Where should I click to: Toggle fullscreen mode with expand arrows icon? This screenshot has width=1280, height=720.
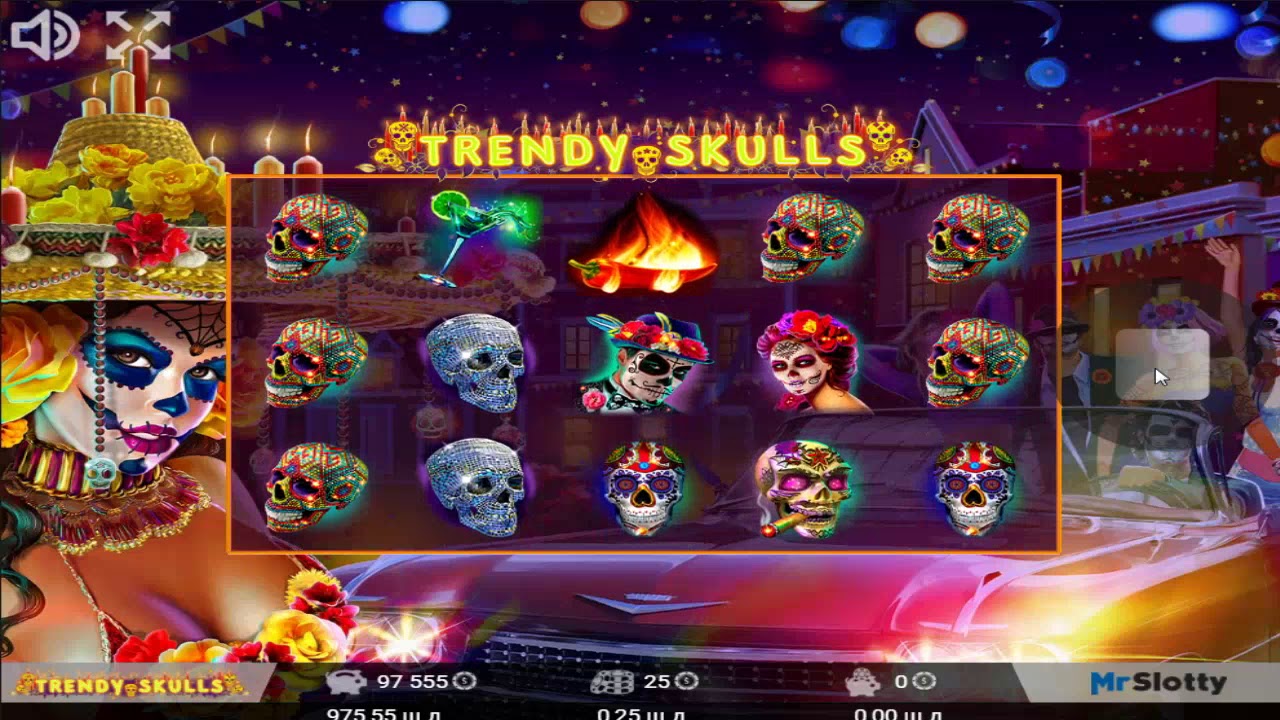(138, 35)
